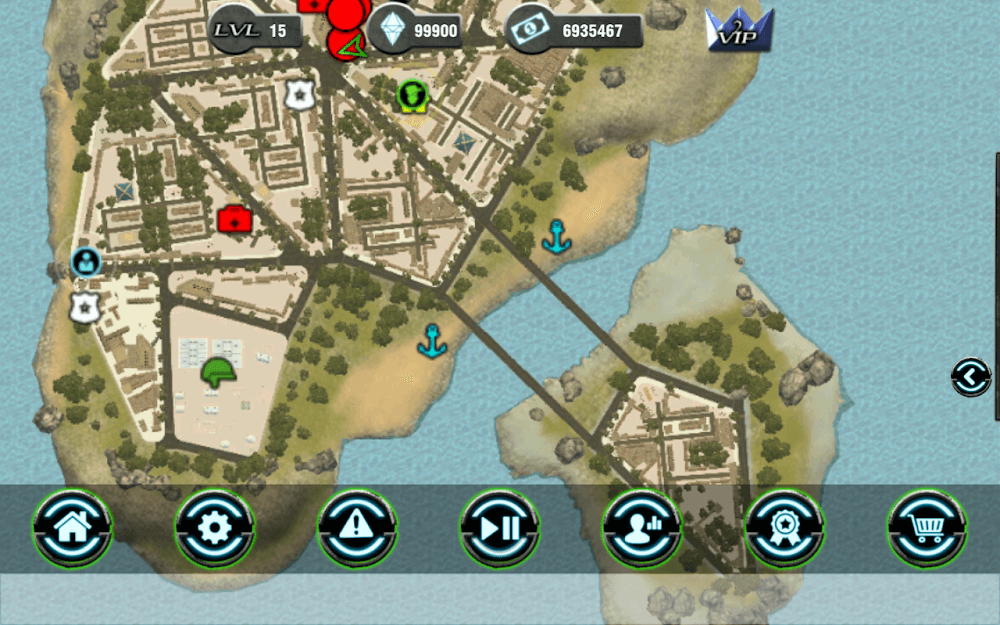Open the player stats profile button
This screenshot has width=1000, height=625.
point(642,527)
